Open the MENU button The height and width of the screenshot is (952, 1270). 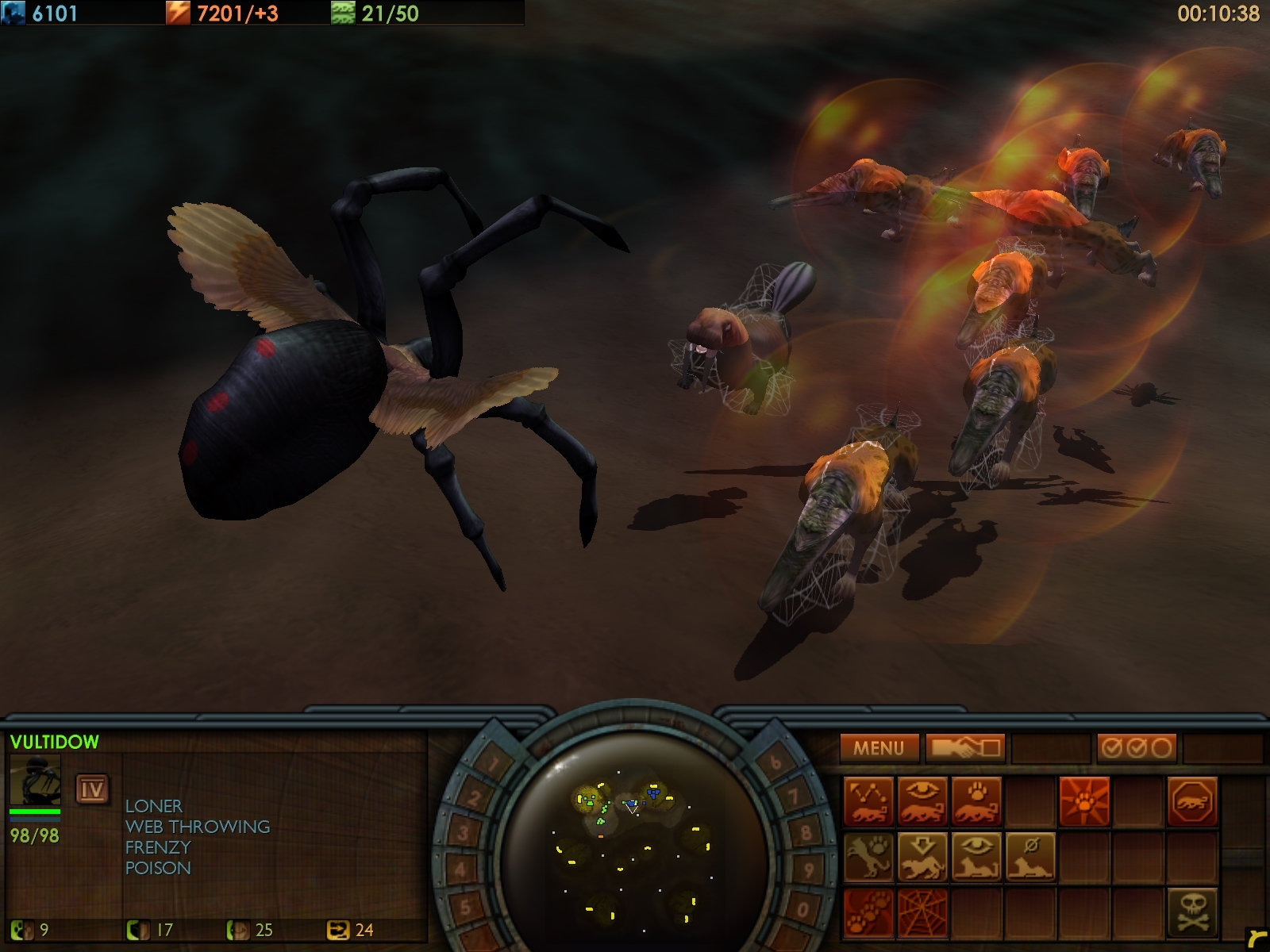[879, 748]
